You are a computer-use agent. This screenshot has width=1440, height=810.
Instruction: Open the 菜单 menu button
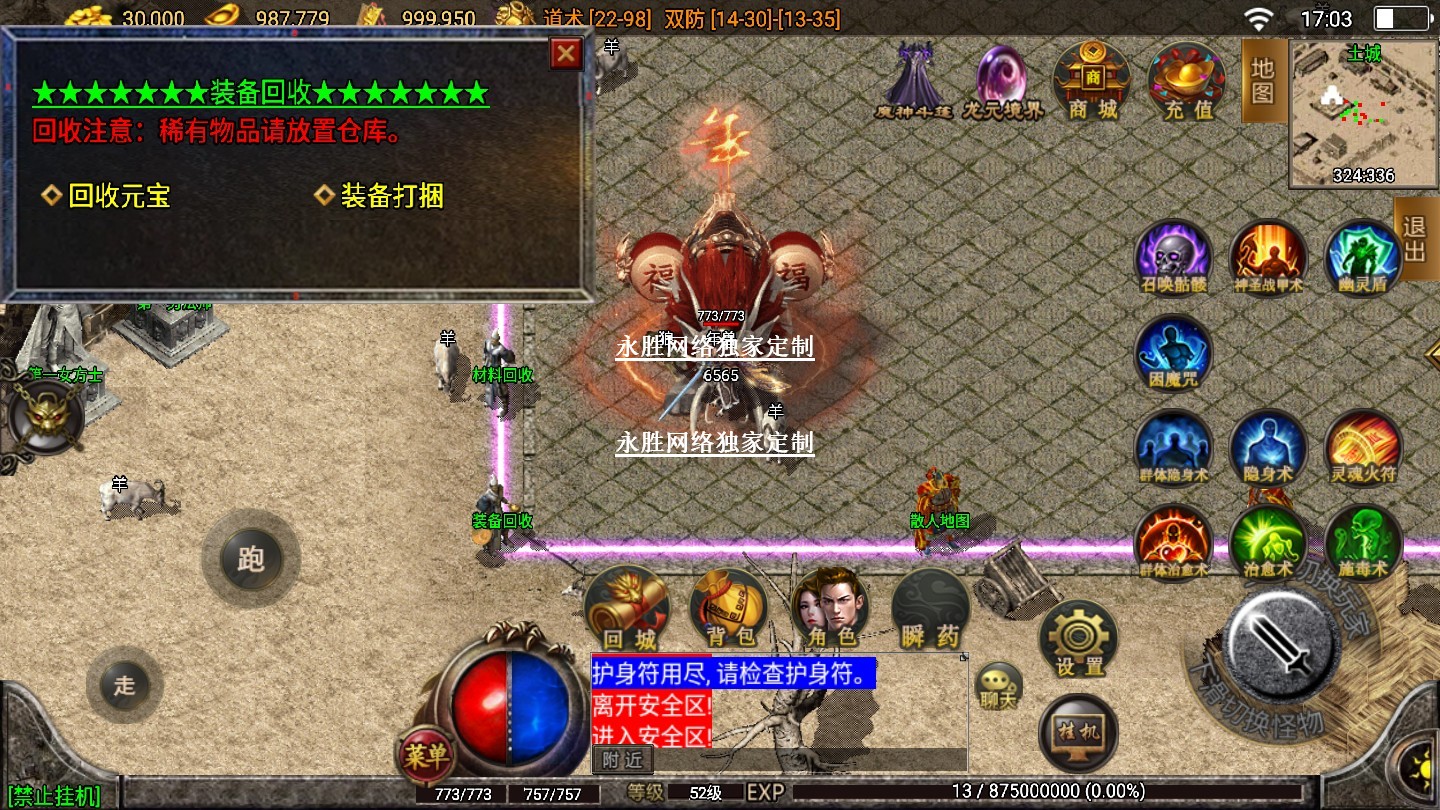click(x=426, y=757)
